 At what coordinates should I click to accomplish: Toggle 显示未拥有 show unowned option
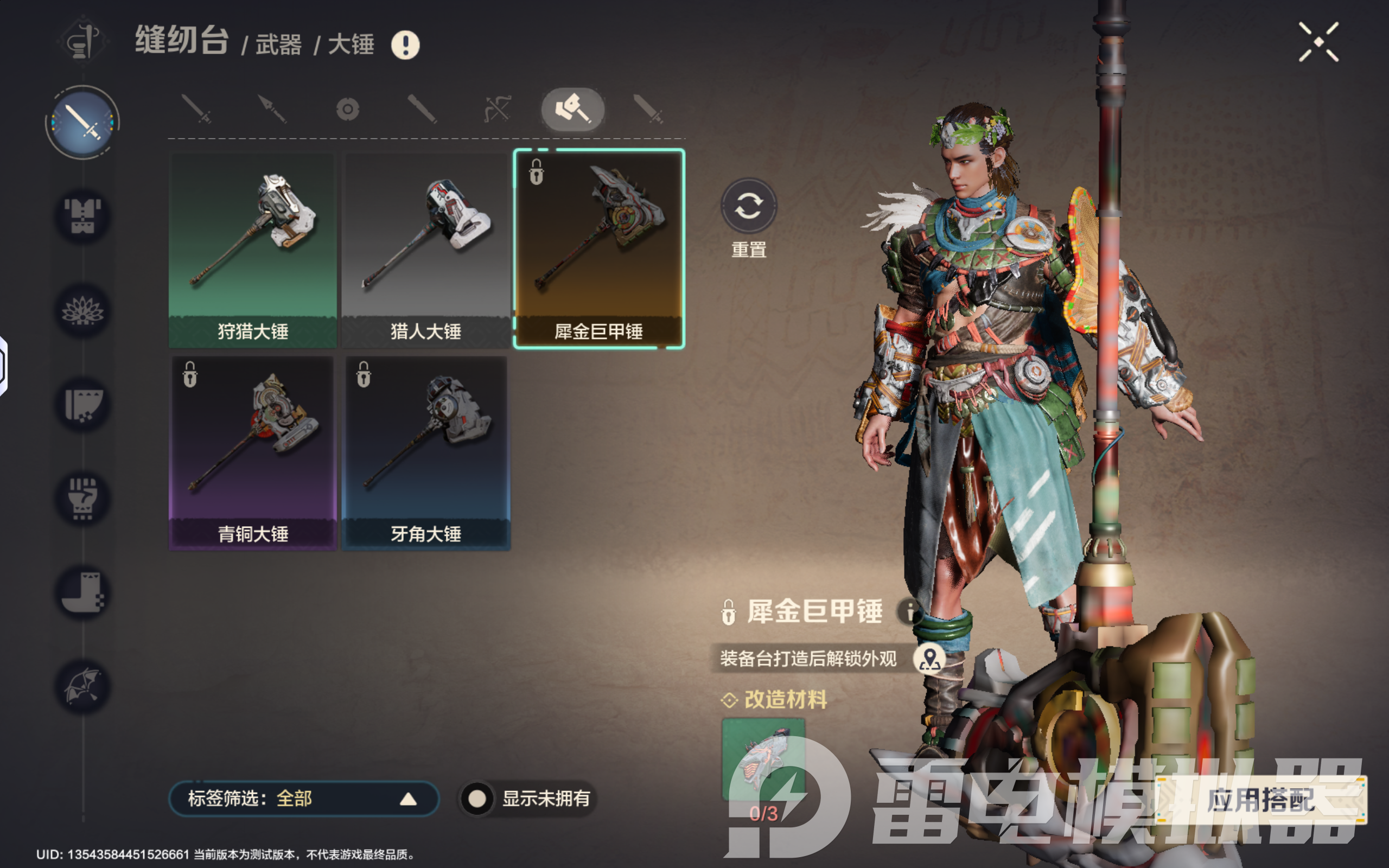[x=477, y=799]
